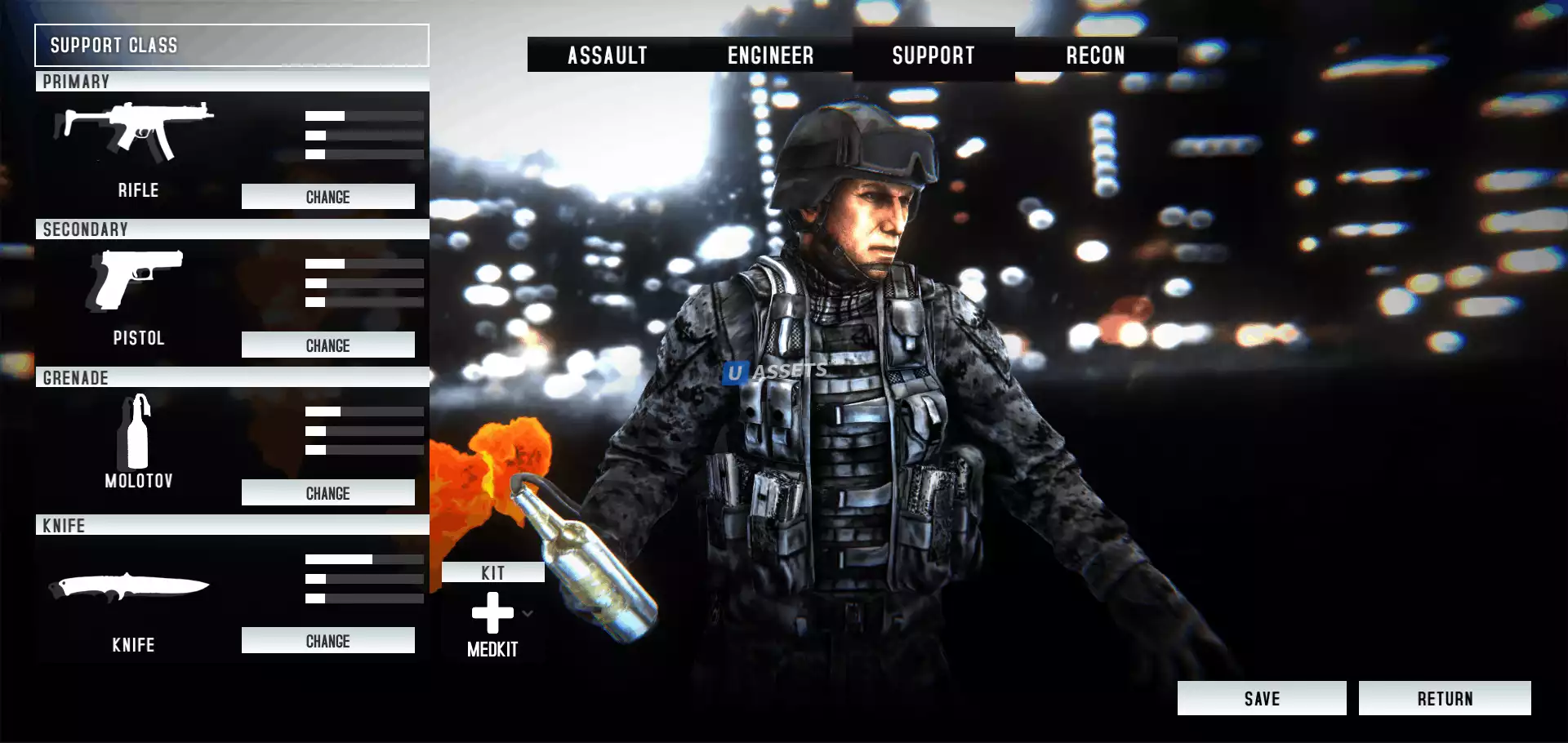This screenshot has width=1568, height=743.
Task: Change the equipped knife
Action: point(327,641)
